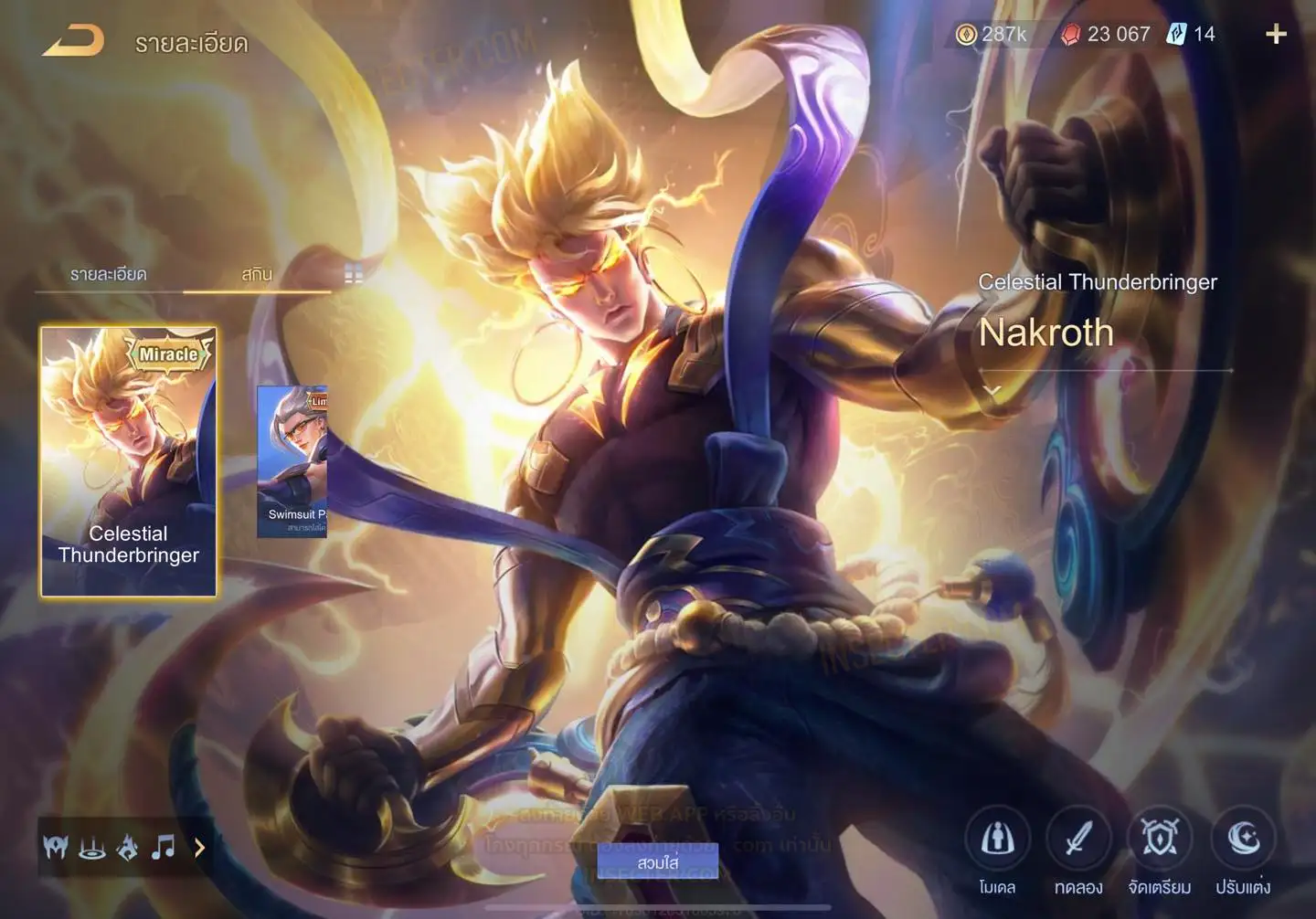Go back with the golden arrow button
1316x919 pixels.
tap(73, 41)
